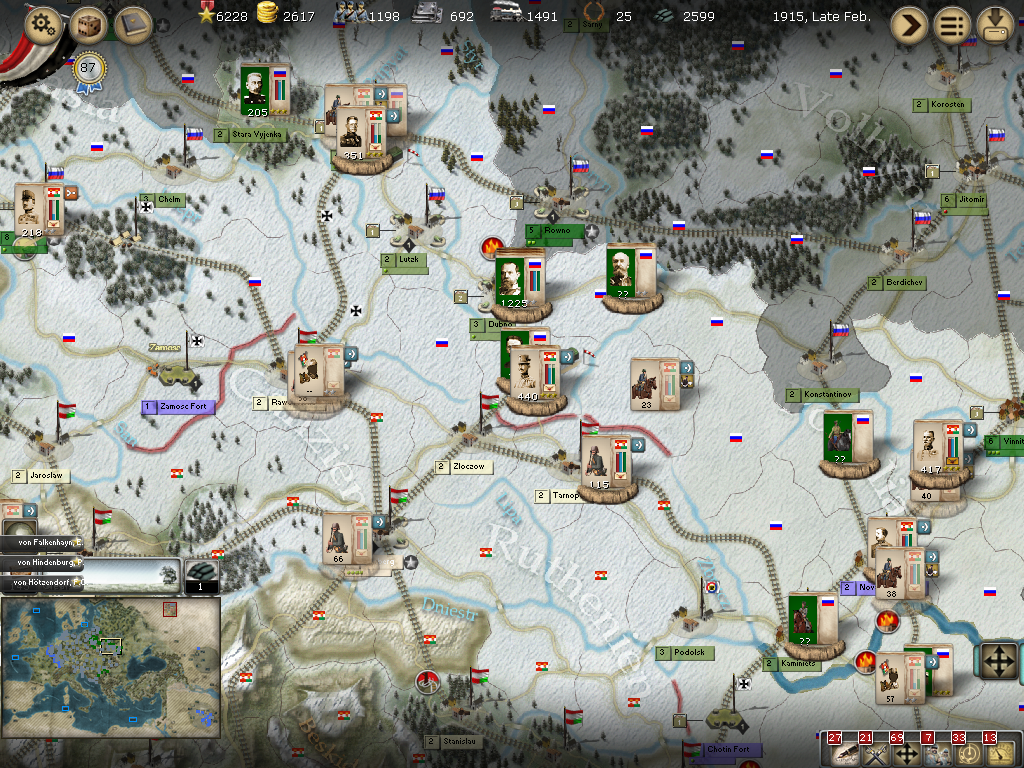The height and width of the screenshot is (768, 1024).
Task: Click the blue ribbon medal badge
Action: pyautogui.click(x=89, y=68)
